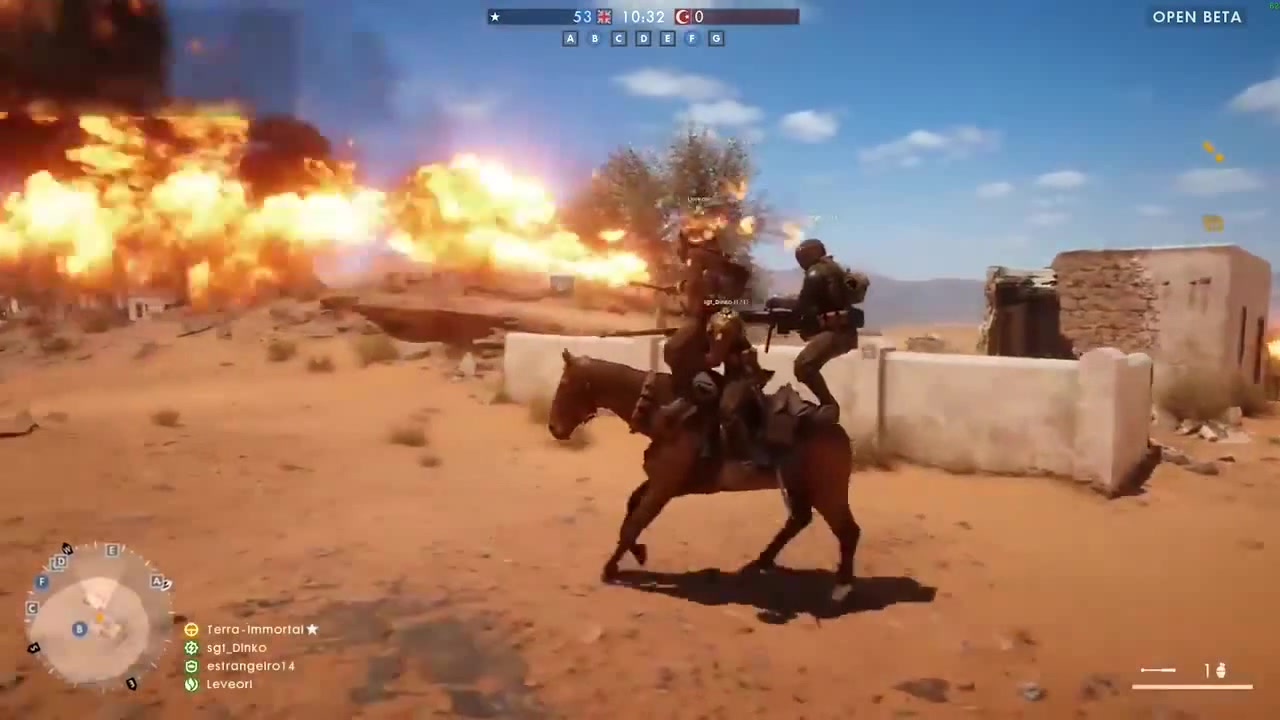The height and width of the screenshot is (720, 1280).
Task: Click the player name Terra-Immortal
Action: [255, 629]
